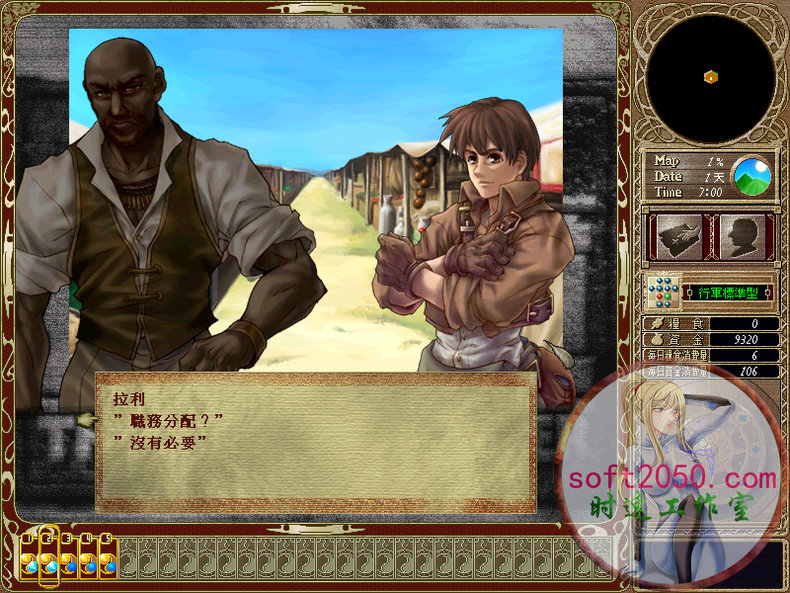Open the marching formation dots icon
790x593 pixels.
click(662, 293)
